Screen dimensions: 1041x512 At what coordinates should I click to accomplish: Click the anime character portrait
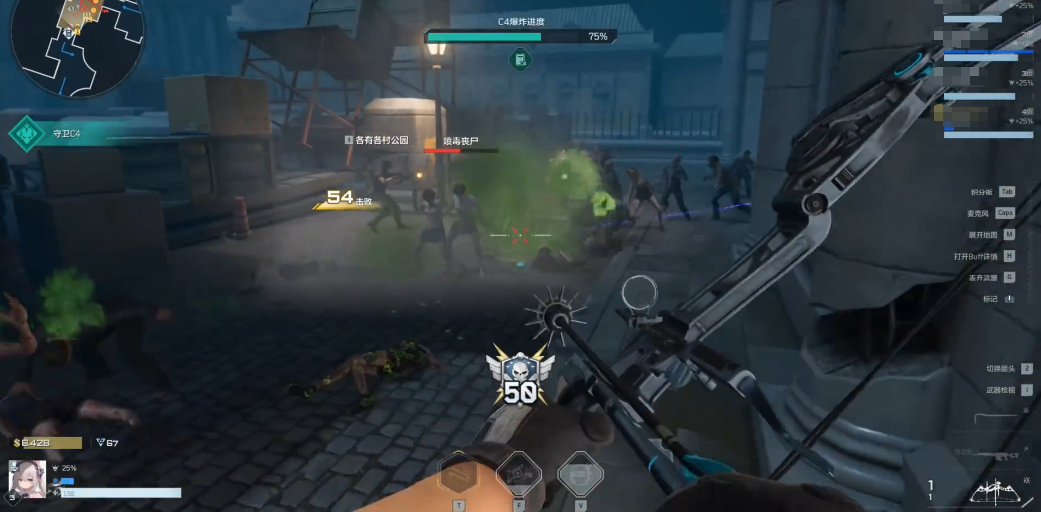[28, 480]
